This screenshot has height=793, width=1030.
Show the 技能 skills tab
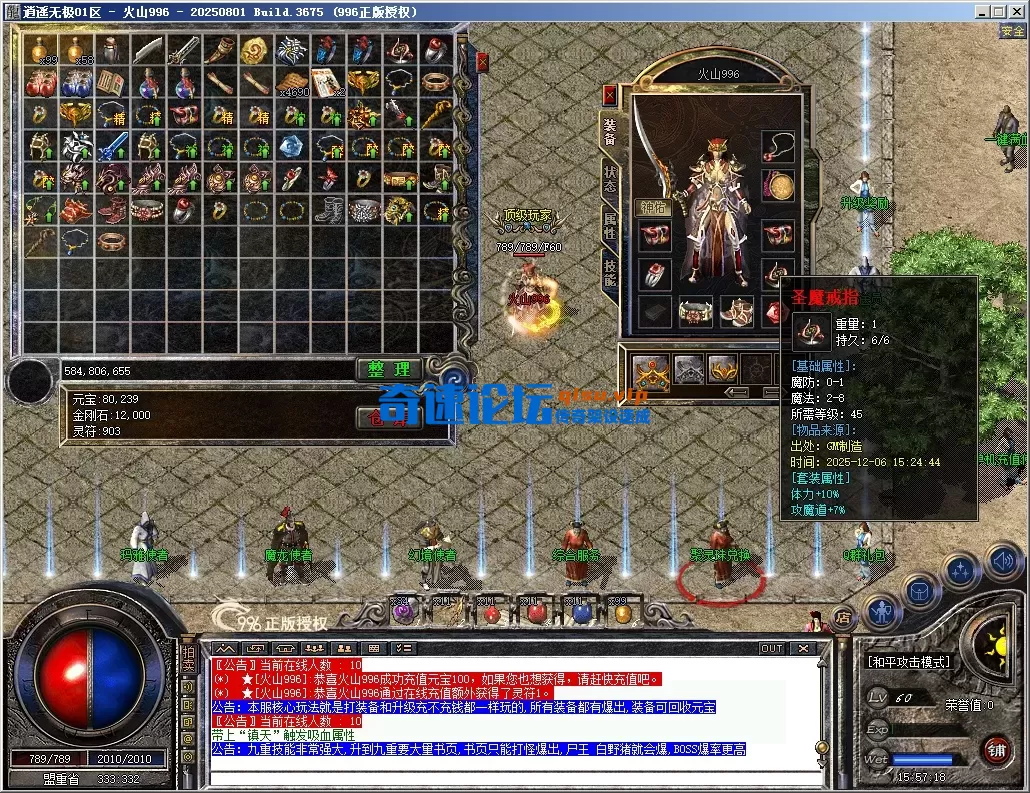[609, 271]
